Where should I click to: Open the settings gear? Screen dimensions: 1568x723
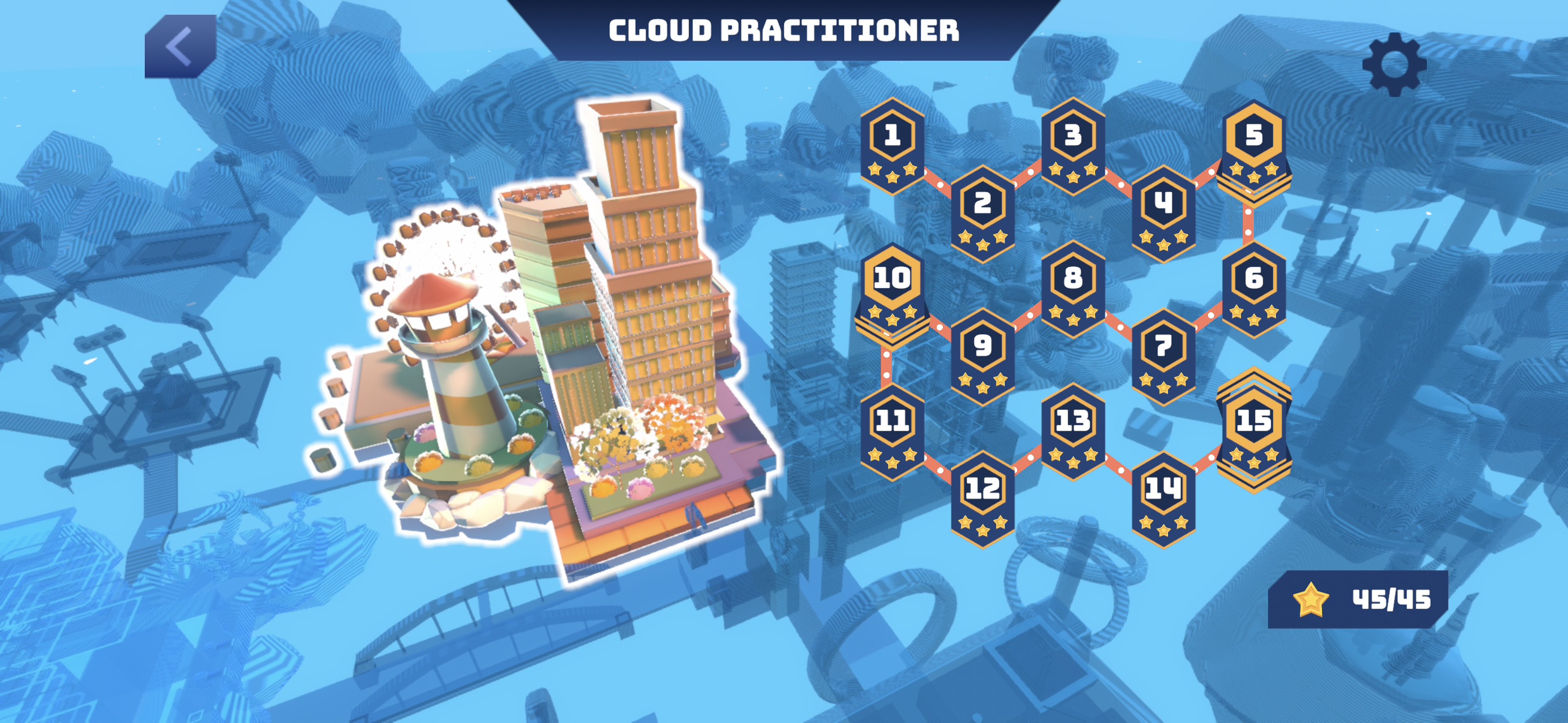click(1396, 63)
